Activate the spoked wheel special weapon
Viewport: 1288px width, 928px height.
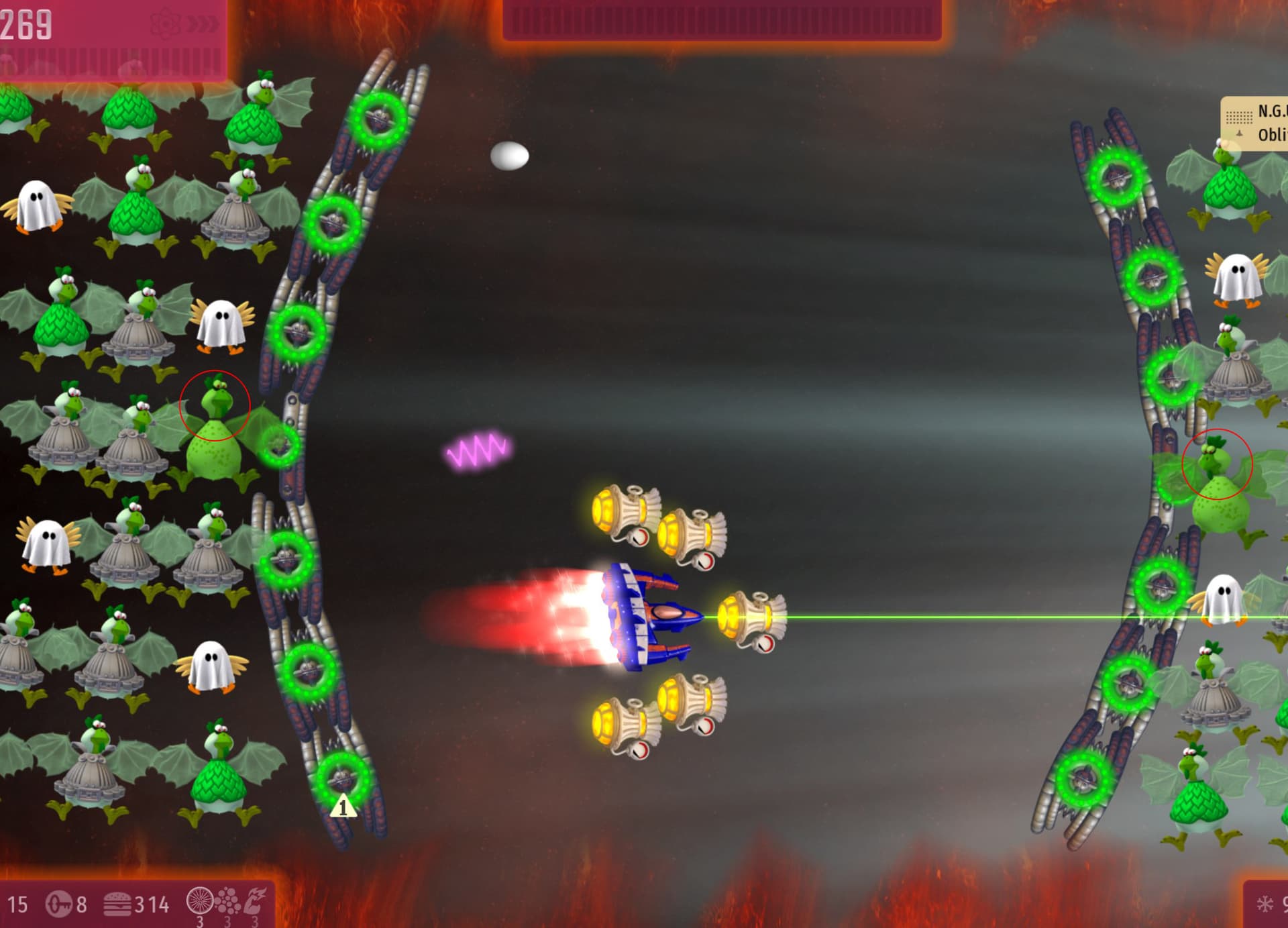point(199,901)
